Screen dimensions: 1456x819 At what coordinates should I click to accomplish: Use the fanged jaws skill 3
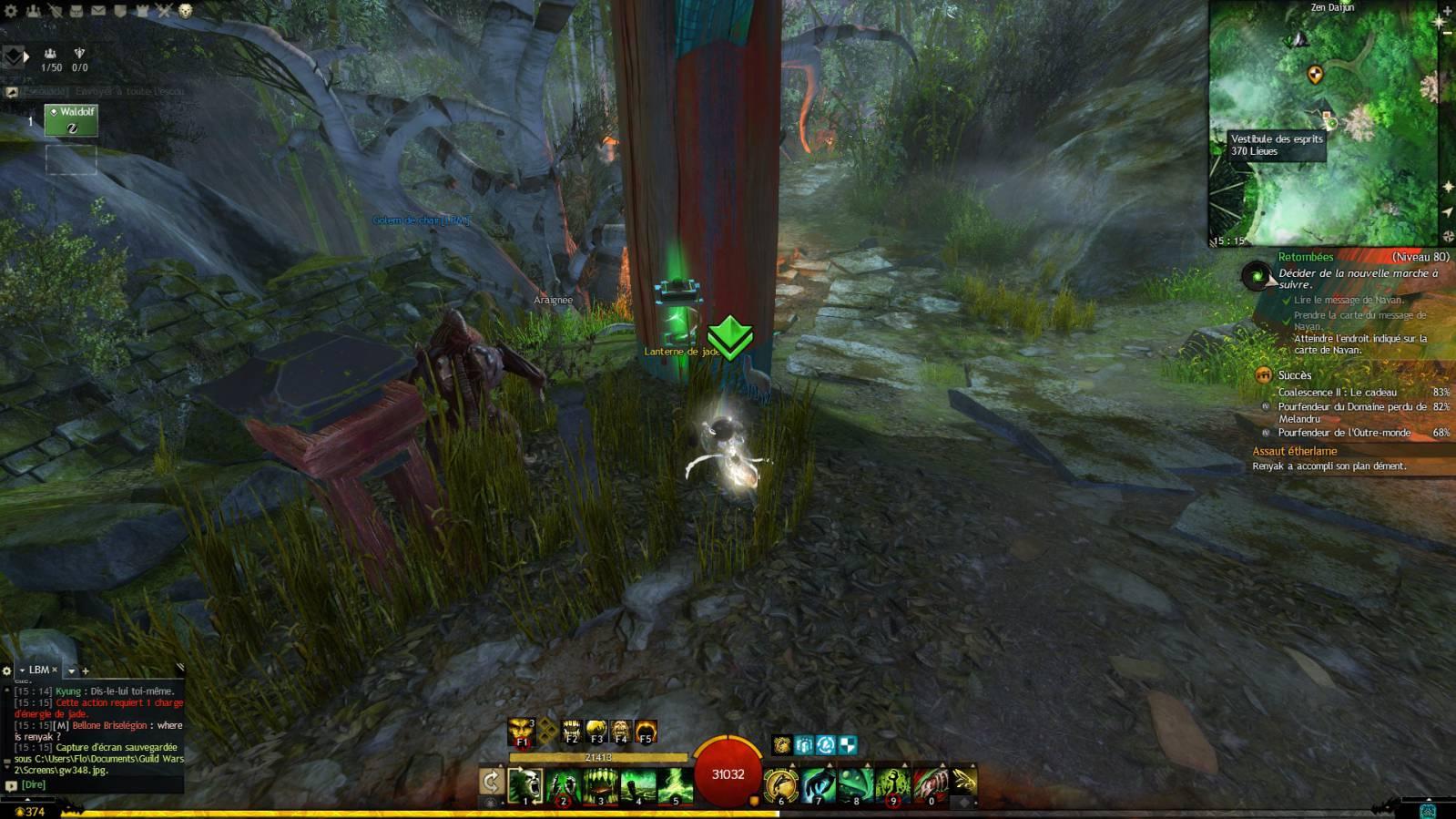click(600, 784)
